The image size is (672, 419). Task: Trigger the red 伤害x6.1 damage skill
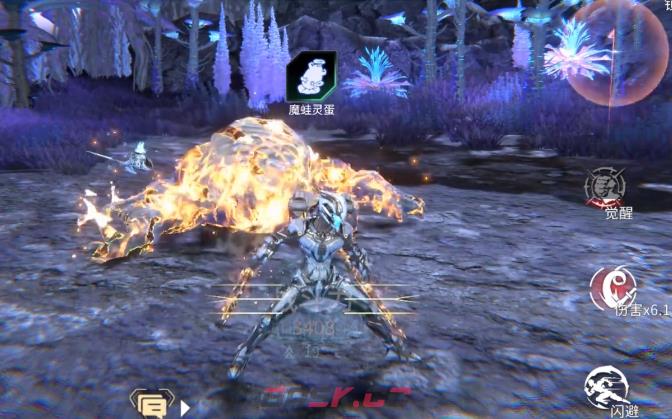coord(613,287)
